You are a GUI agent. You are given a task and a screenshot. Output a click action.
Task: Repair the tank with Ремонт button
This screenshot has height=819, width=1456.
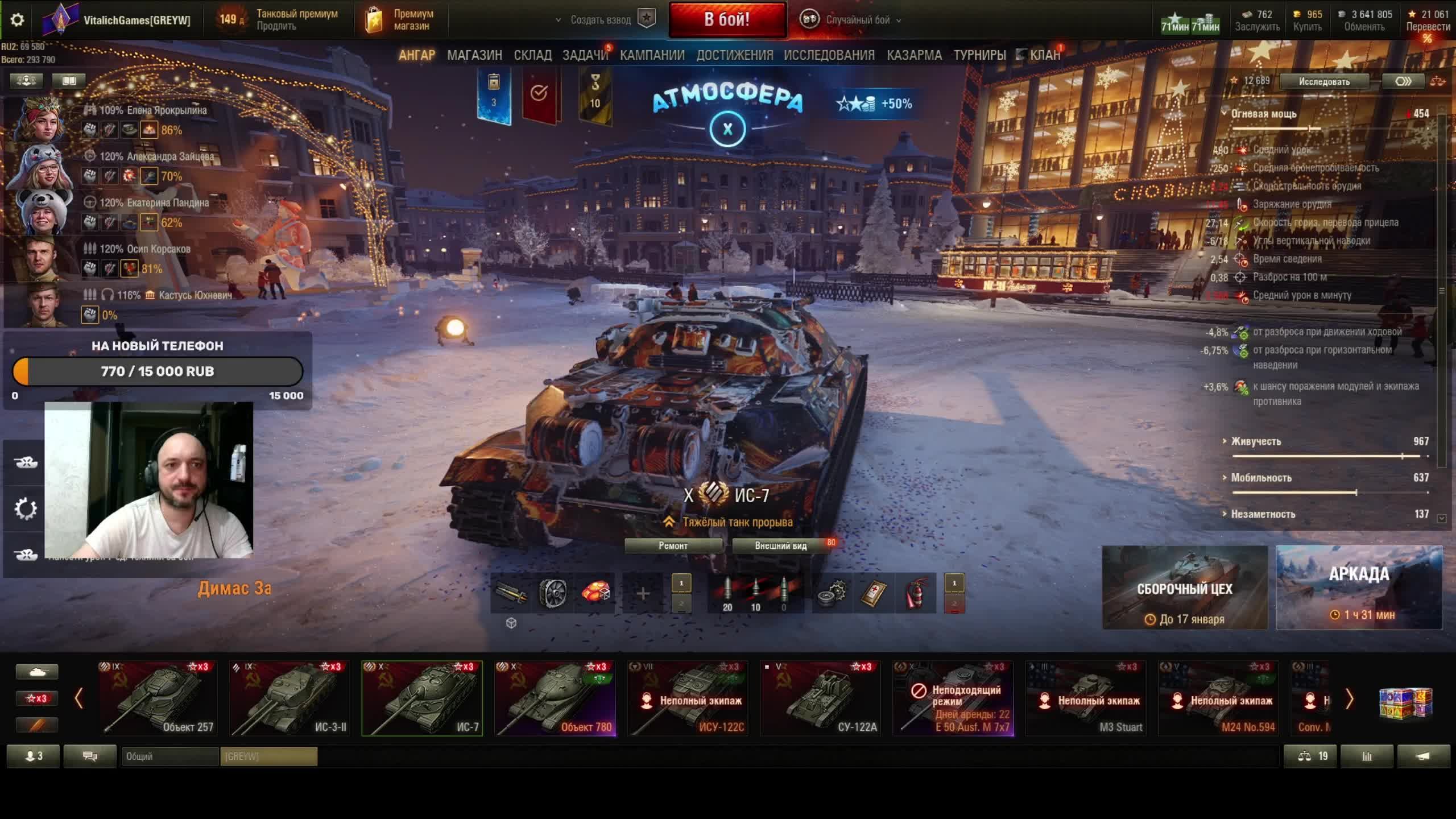673,546
